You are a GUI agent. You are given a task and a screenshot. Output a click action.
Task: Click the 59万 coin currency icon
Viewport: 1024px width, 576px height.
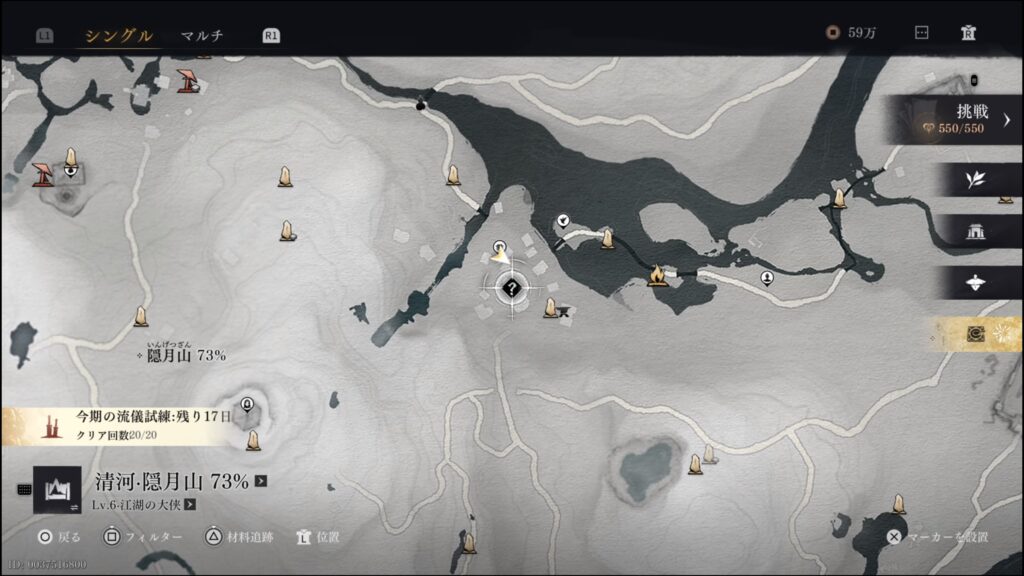pyautogui.click(x=832, y=33)
